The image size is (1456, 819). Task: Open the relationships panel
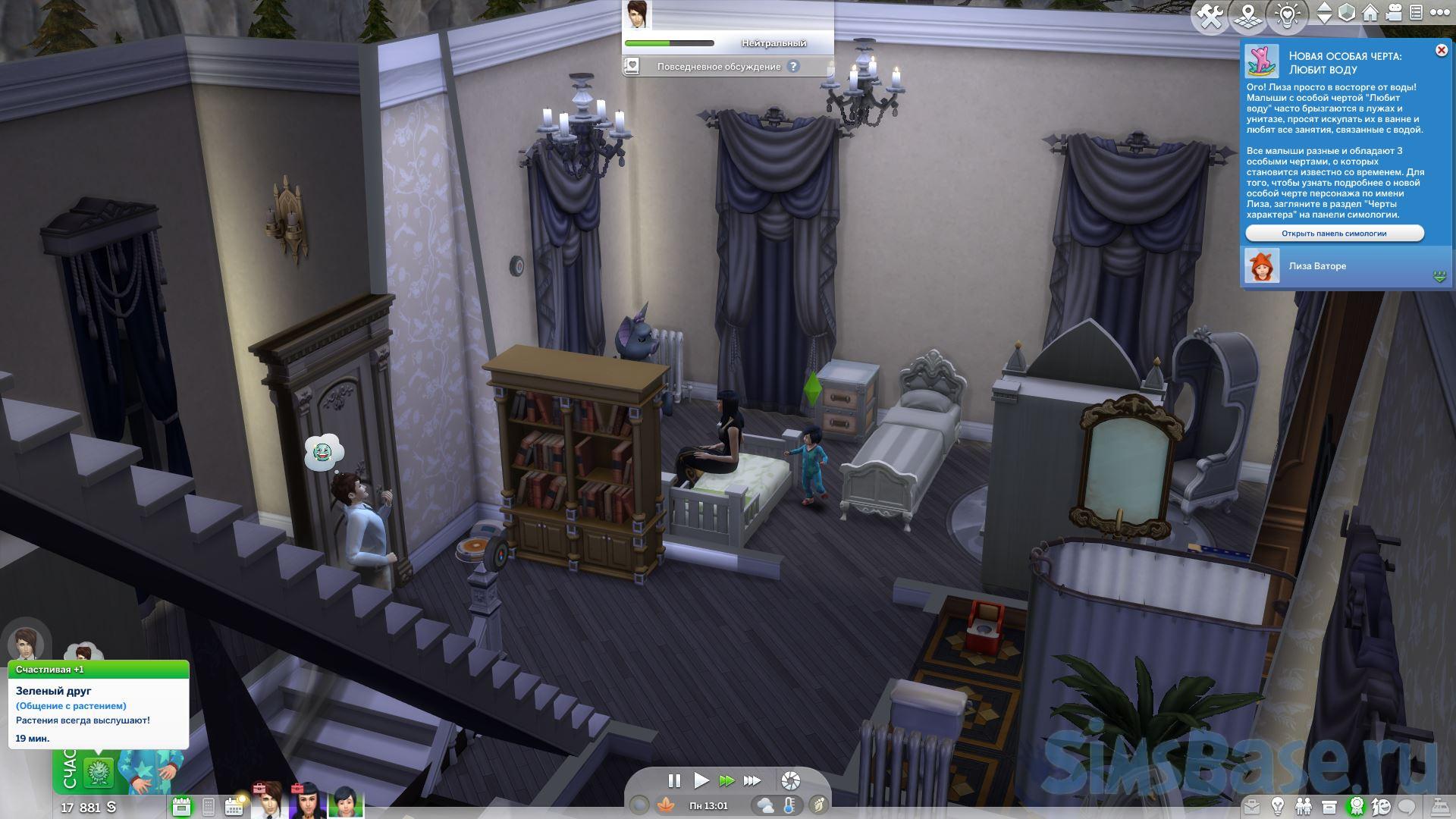click(x=1304, y=806)
